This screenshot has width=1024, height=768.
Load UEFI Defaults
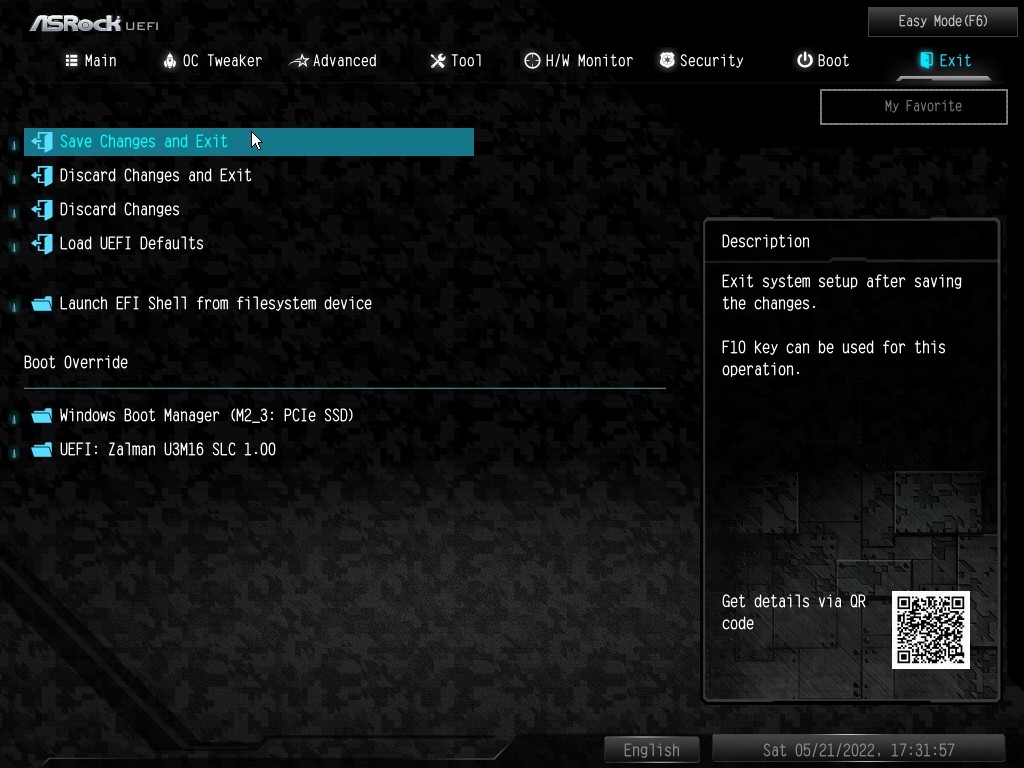pyautogui.click(x=131, y=244)
